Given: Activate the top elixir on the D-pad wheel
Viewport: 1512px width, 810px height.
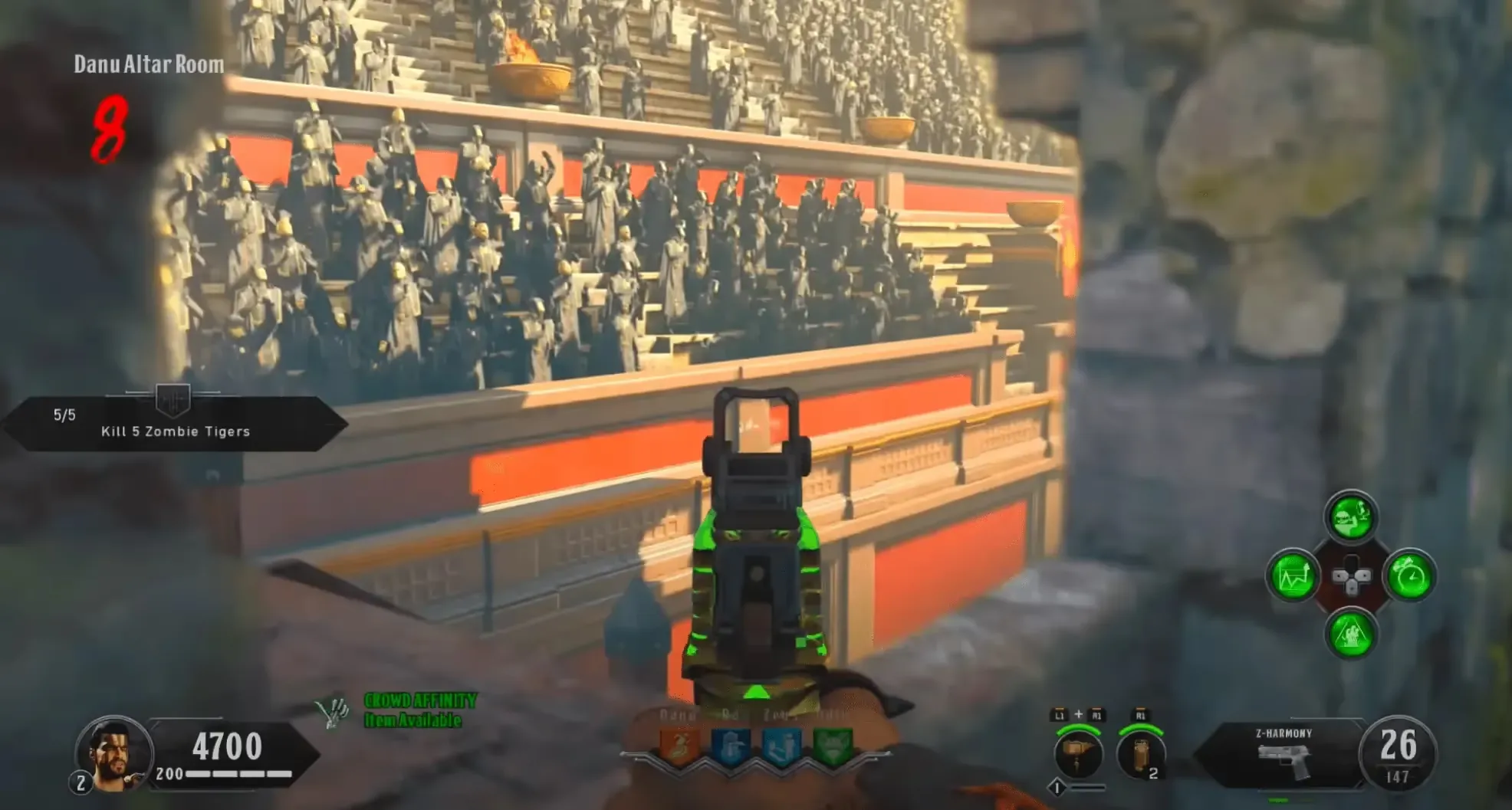Looking at the screenshot, I should pyautogui.click(x=1351, y=518).
